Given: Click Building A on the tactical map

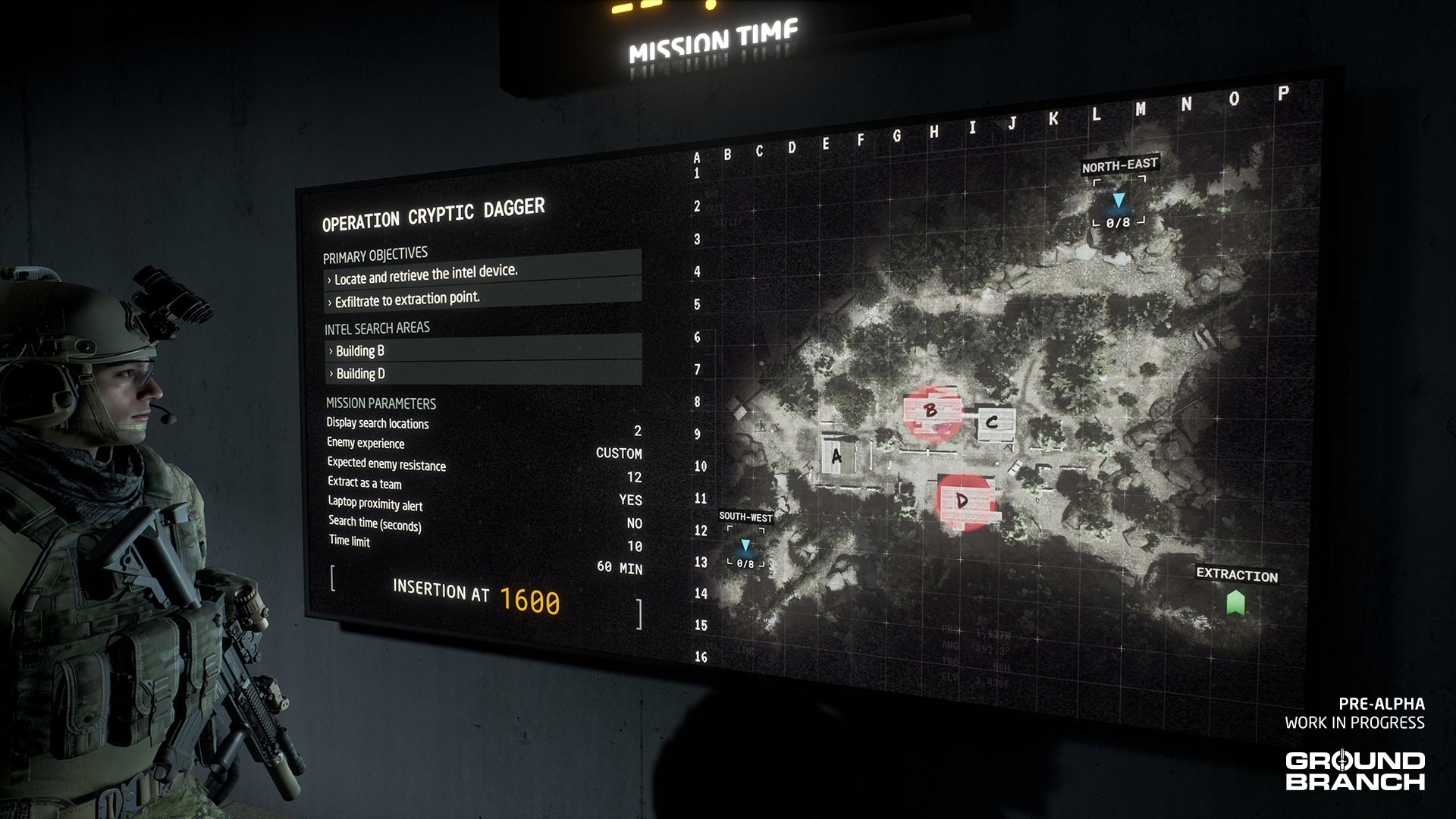Looking at the screenshot, I should 837,456.
